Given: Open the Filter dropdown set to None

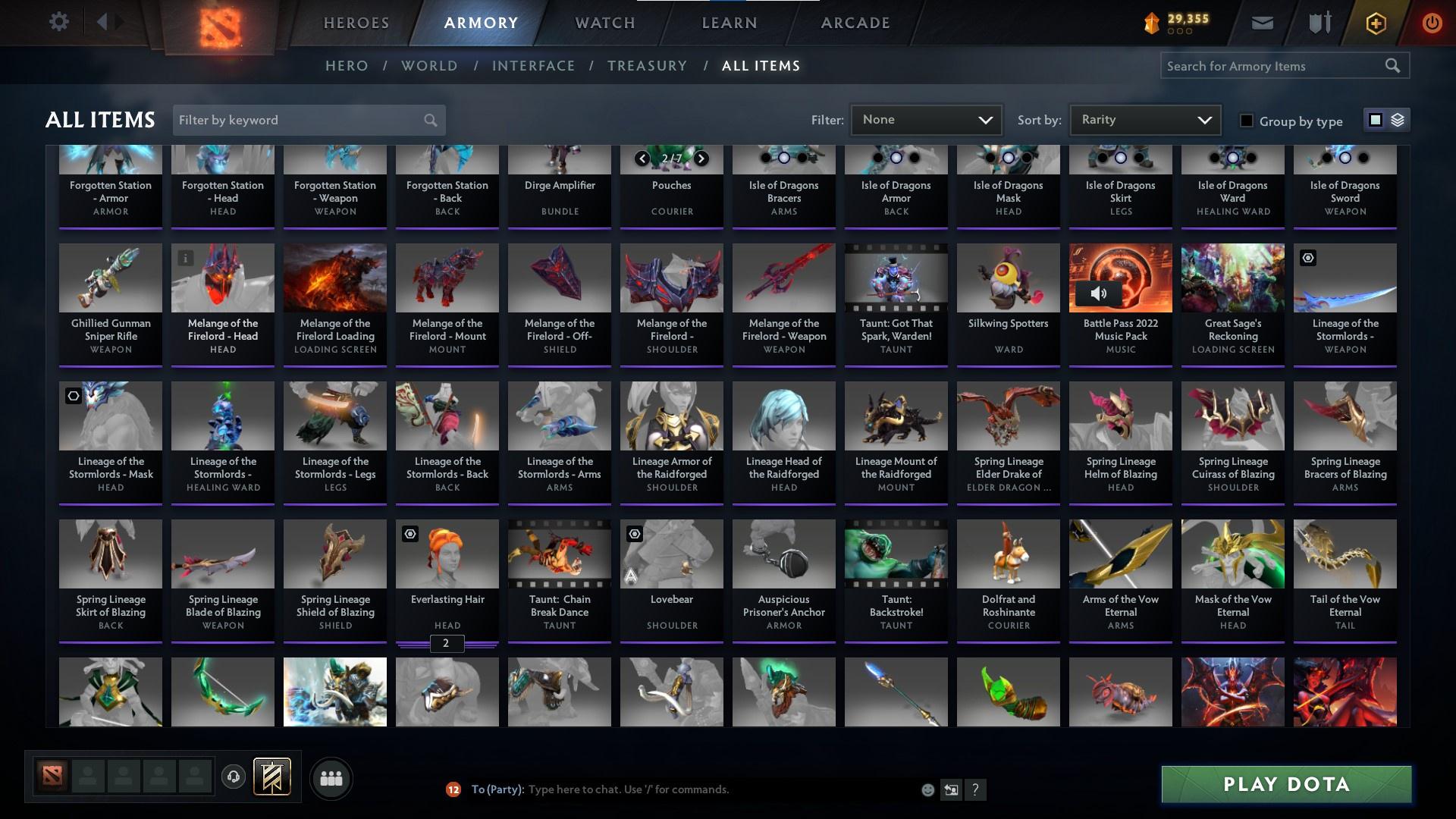Looking at the screenshot, I should coord(927,119).
